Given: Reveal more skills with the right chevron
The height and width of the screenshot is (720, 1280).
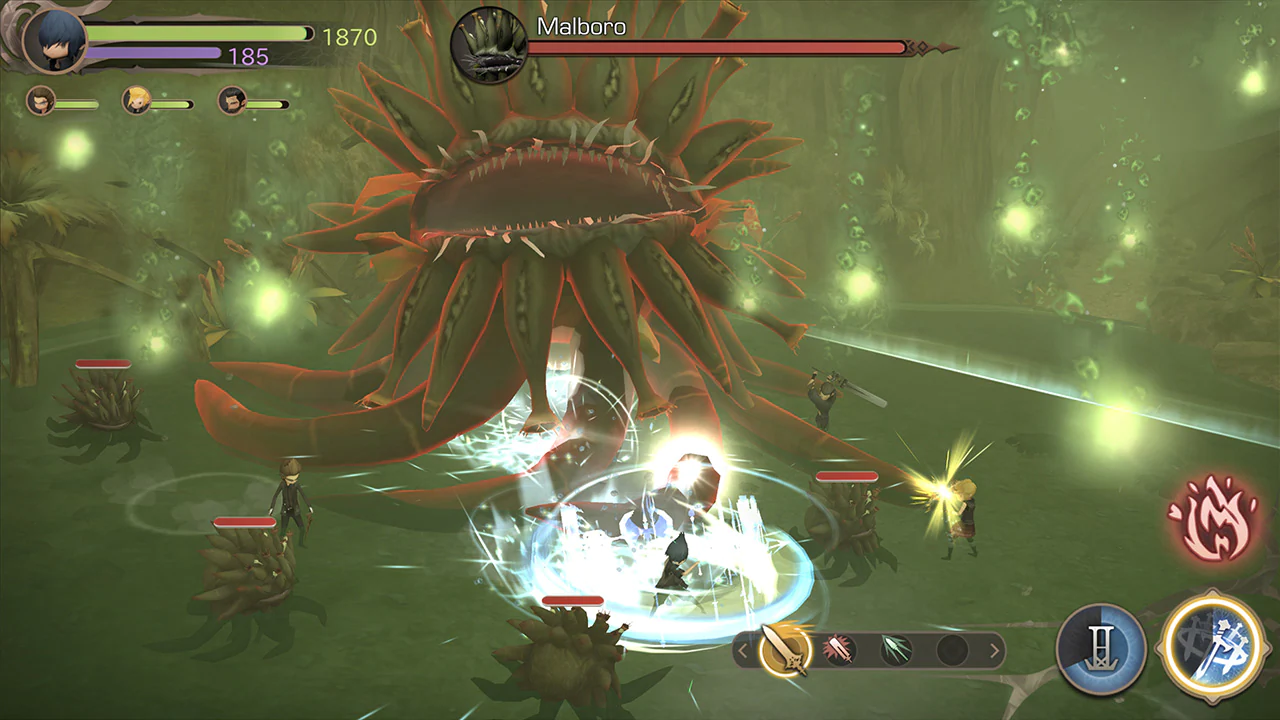Looking at the screenshot, I should [x=992, y=648].
